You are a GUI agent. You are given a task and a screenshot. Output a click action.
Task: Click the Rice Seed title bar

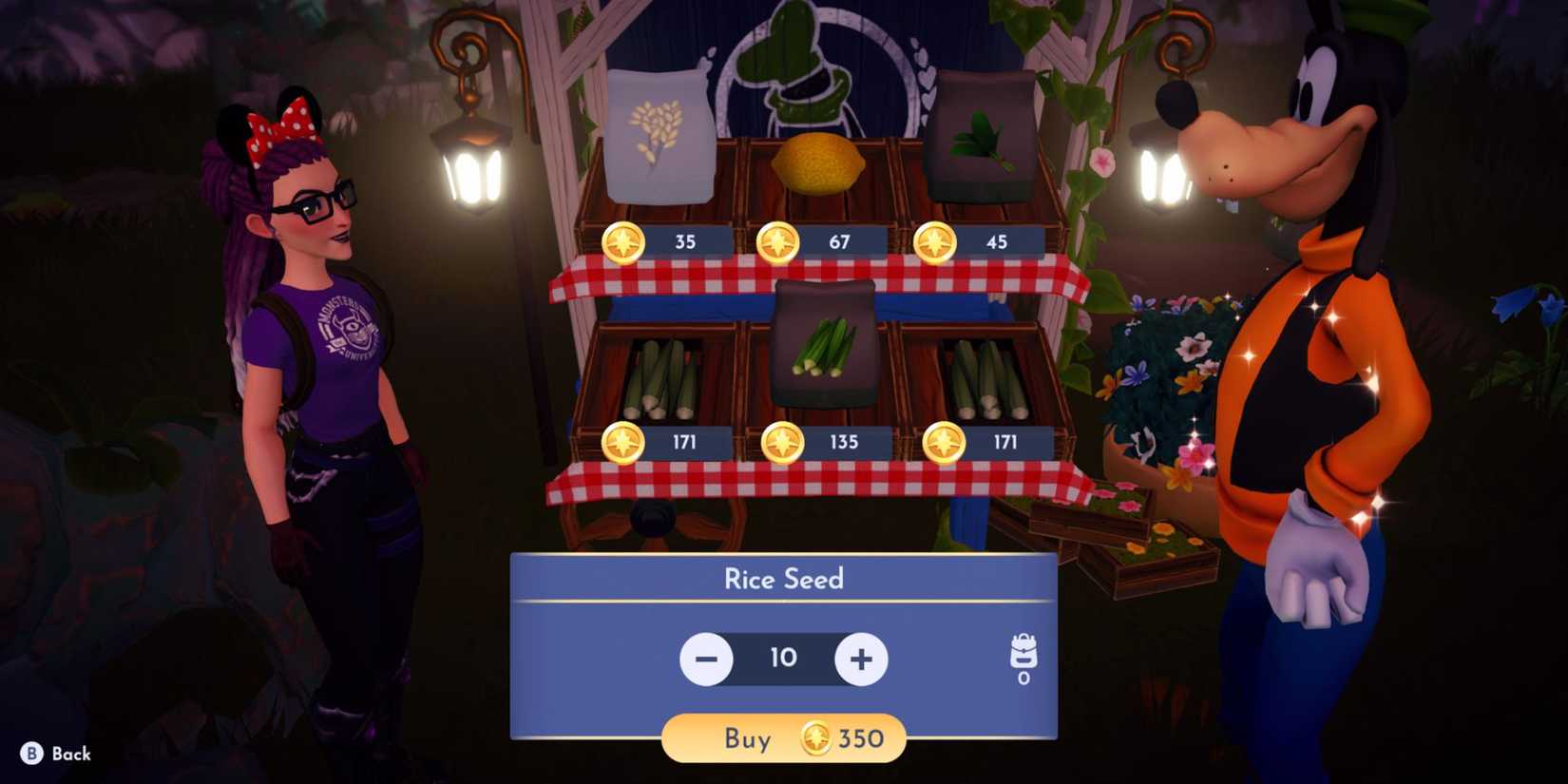[x=784, y=579]
